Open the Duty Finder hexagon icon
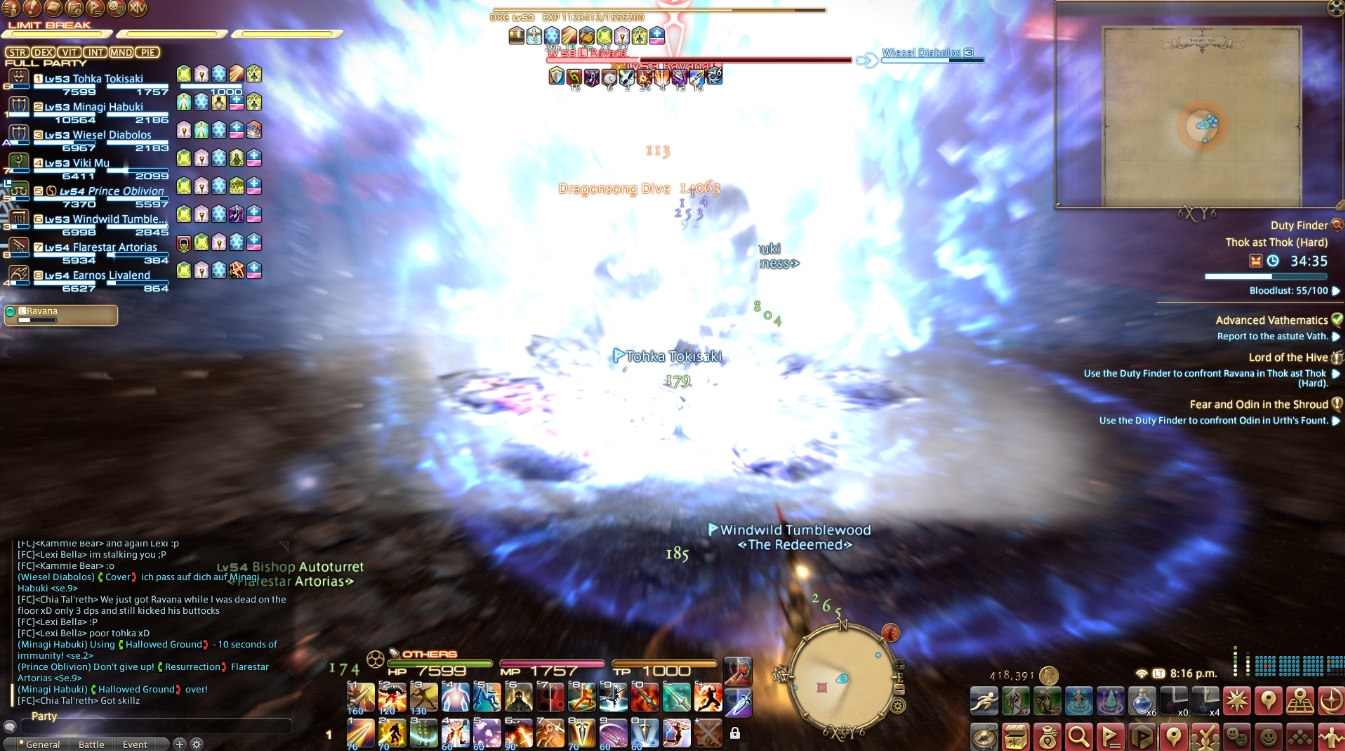Screen dimensions: 1345x751 (1144, 736)
